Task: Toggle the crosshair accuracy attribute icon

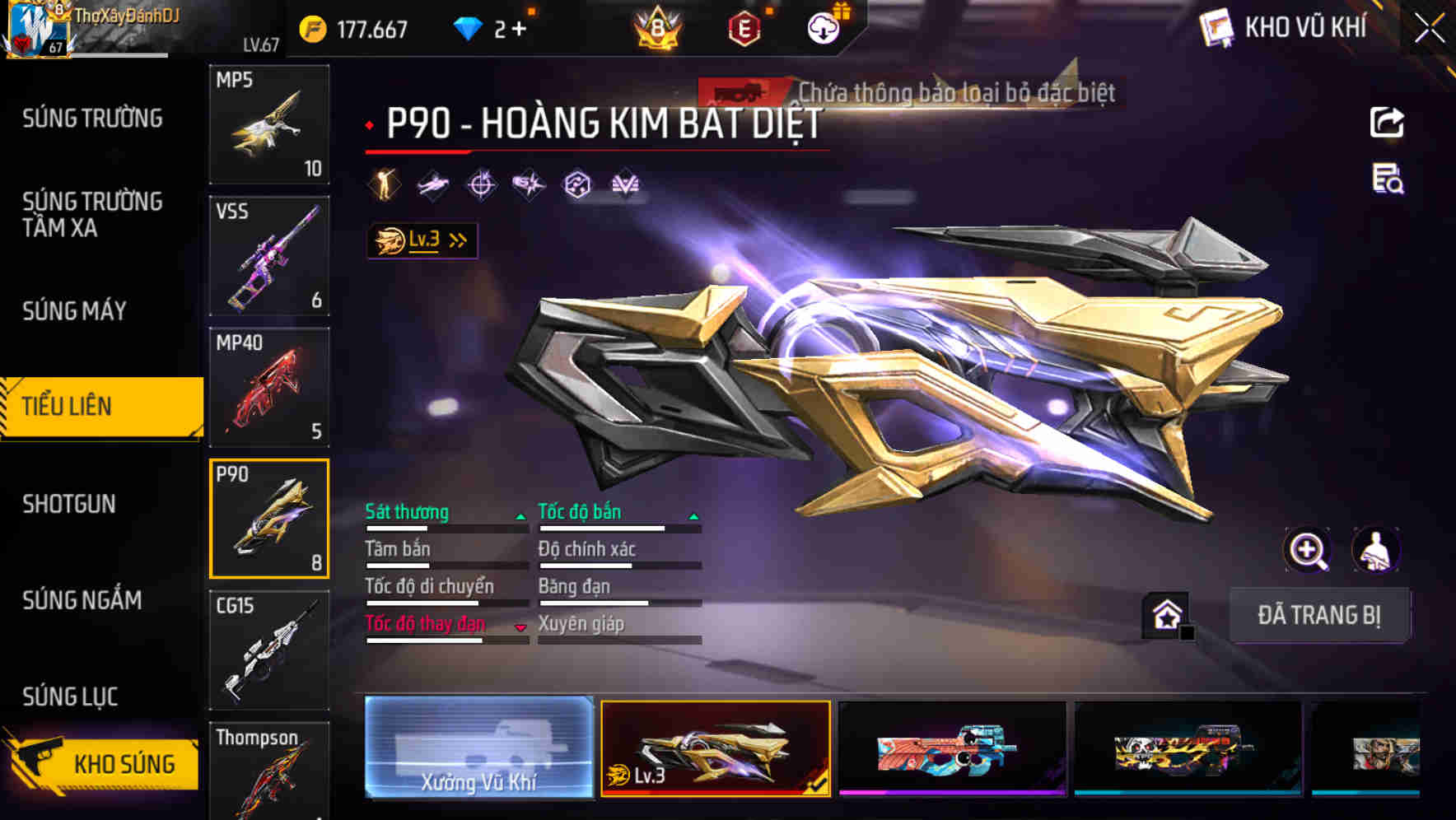Action: (482, 183)
